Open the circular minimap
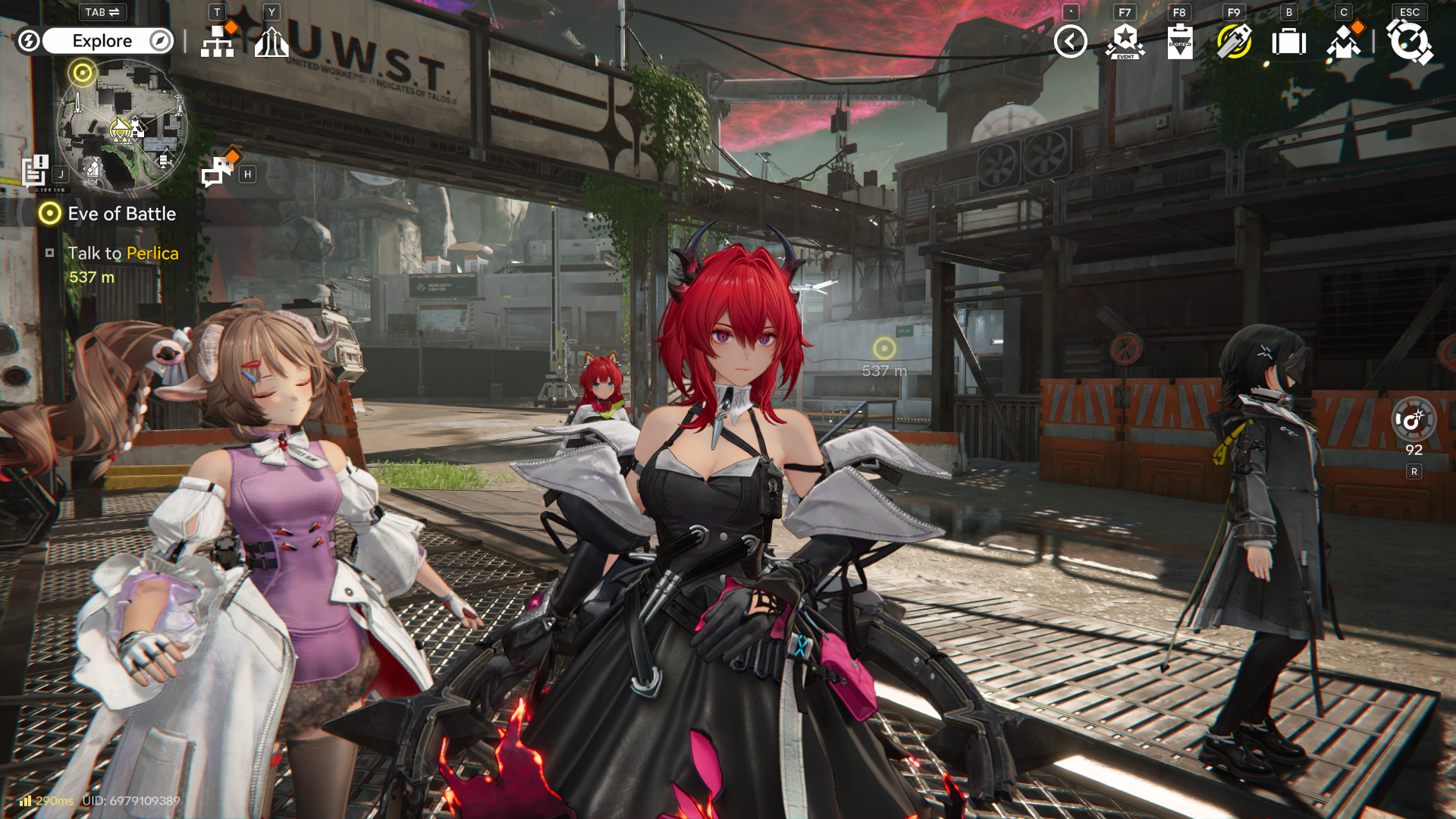 (121, 126)
